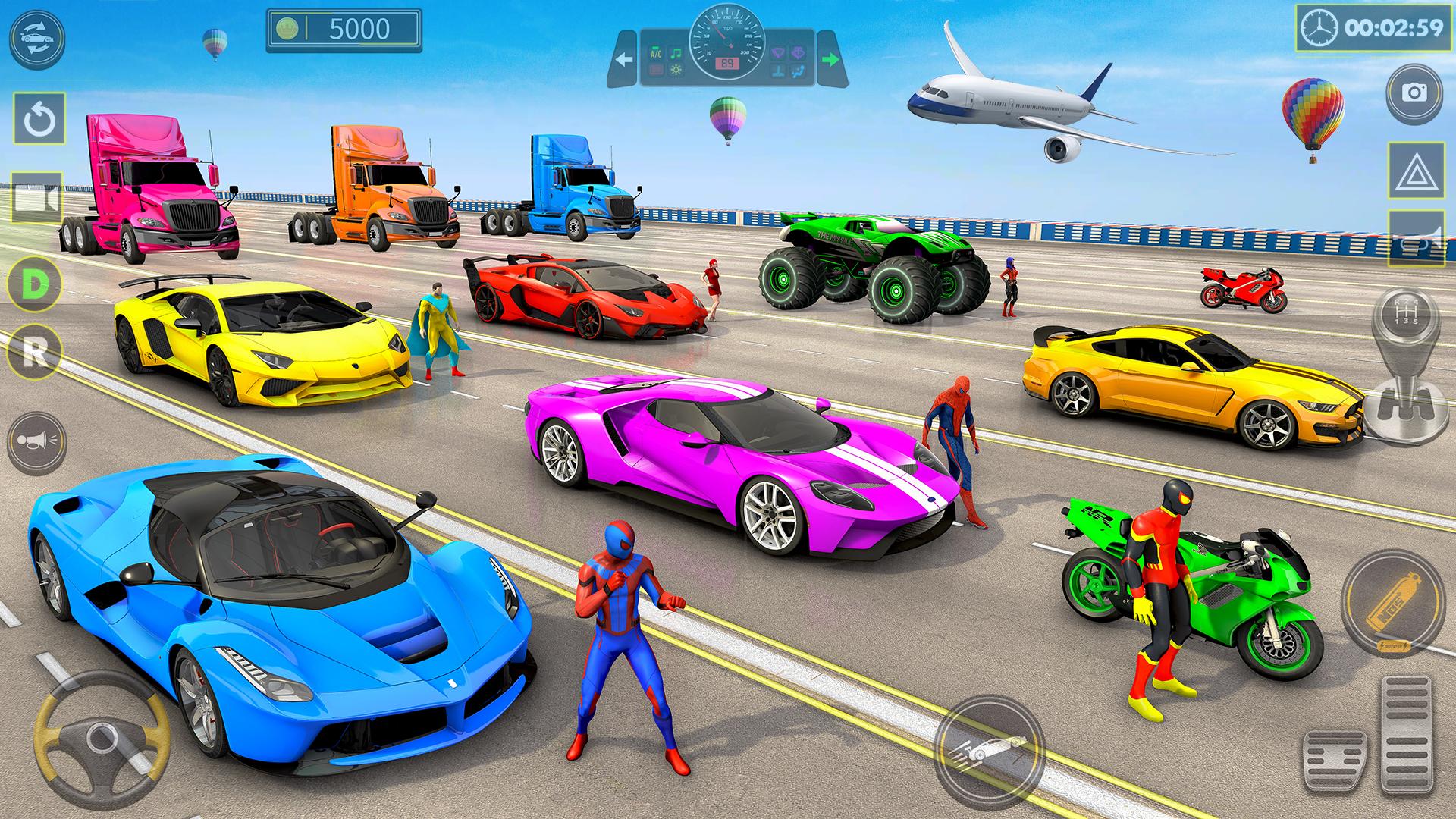Toggle the A/C dashboard icon

click(x=654, y=54)
